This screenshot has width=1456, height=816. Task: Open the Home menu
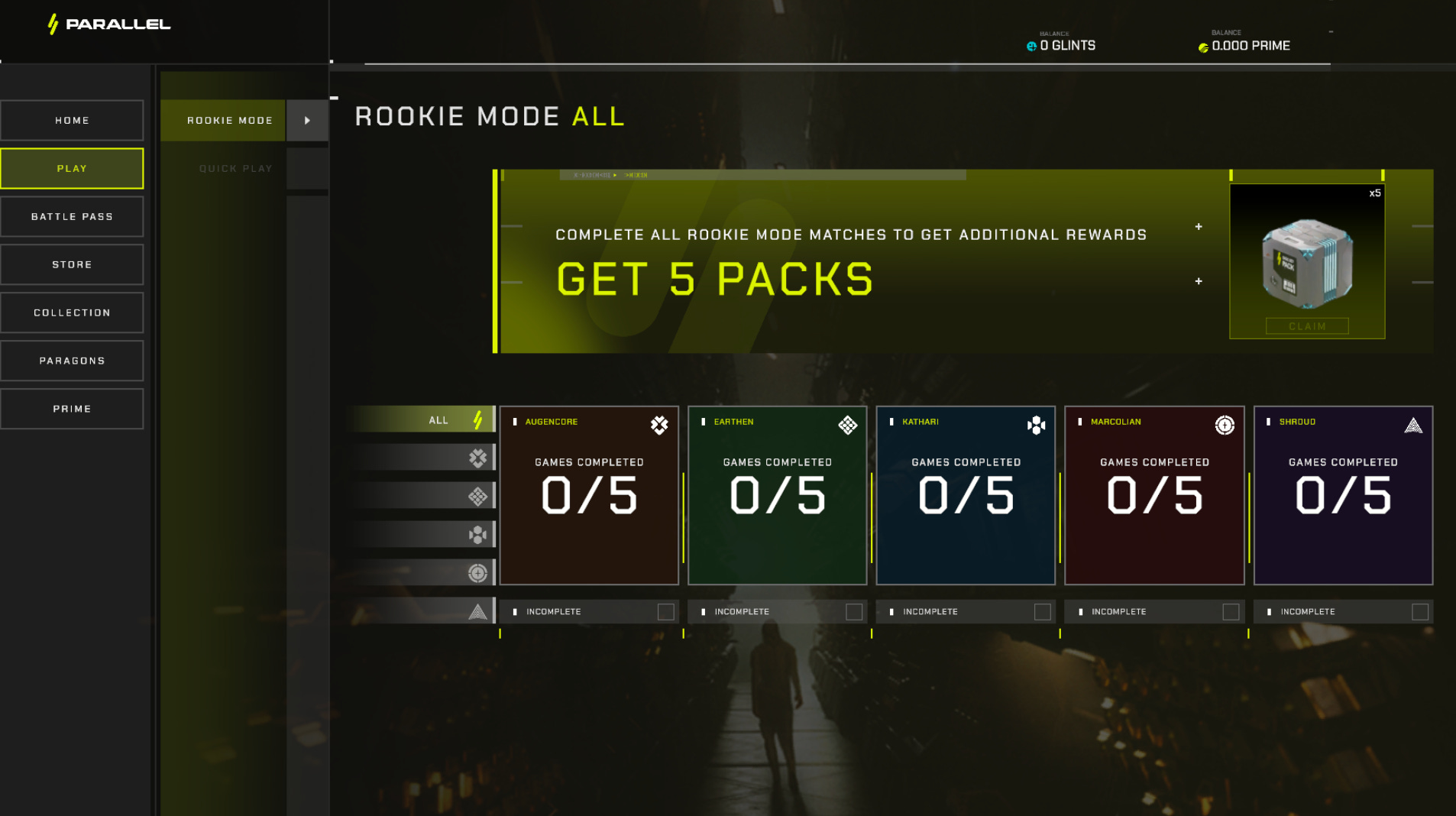72,120
